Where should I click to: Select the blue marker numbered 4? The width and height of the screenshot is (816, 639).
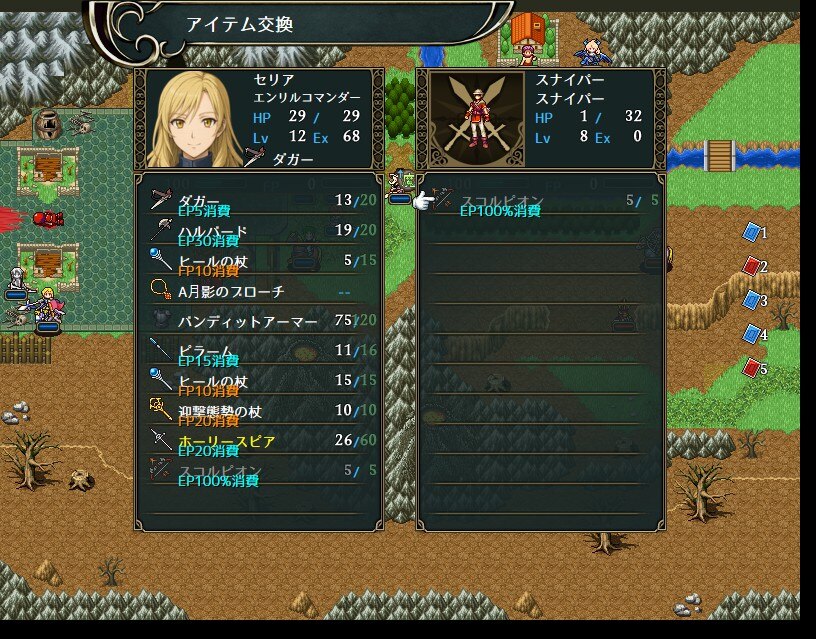[x=752, y=334]
